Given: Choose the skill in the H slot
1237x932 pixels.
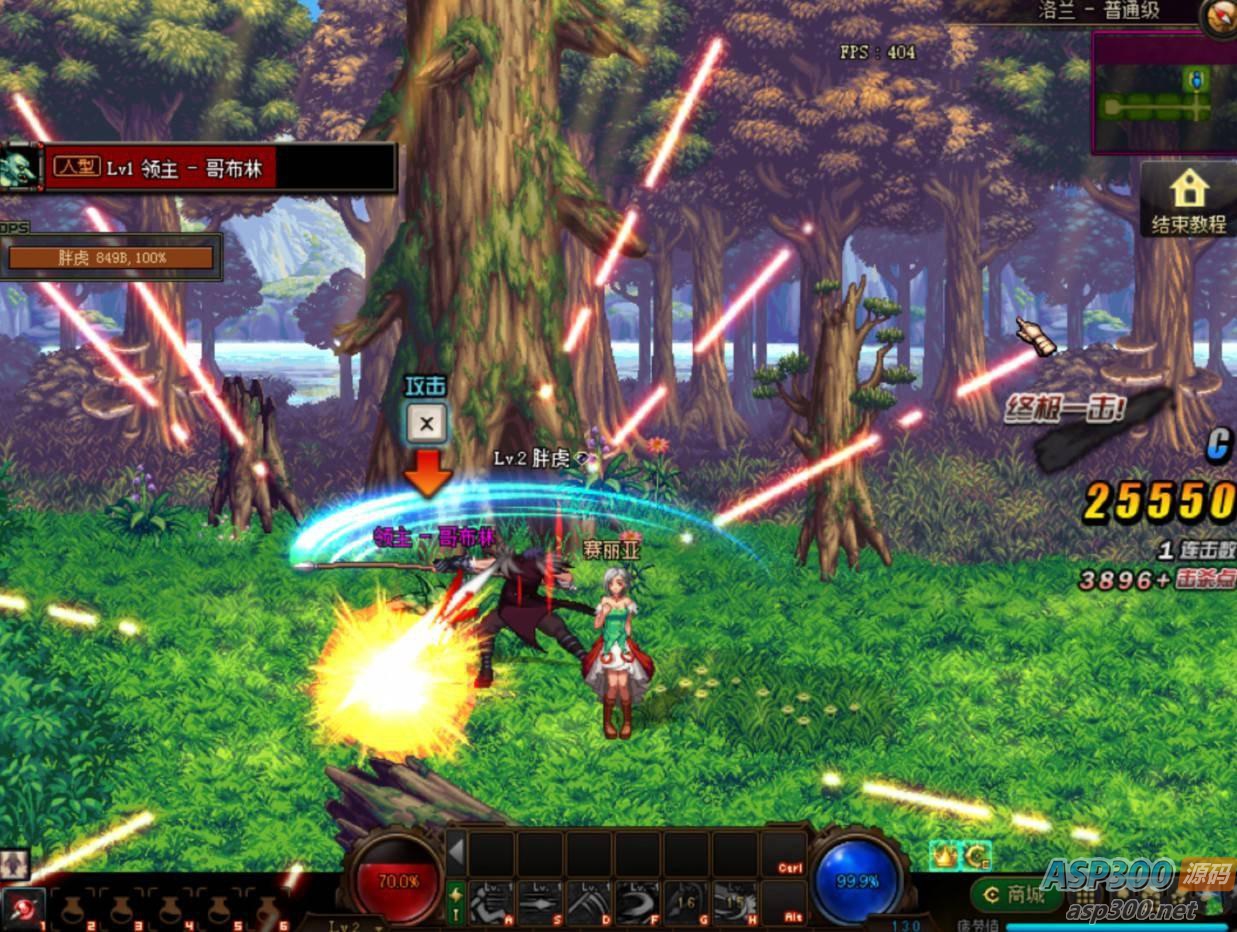Looking at the screenshot, I should pyautogui.click(x=736, y=902).
